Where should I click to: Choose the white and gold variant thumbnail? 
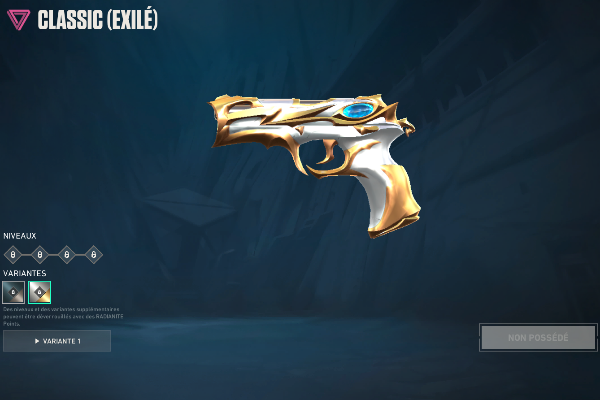tap(40, 292)
